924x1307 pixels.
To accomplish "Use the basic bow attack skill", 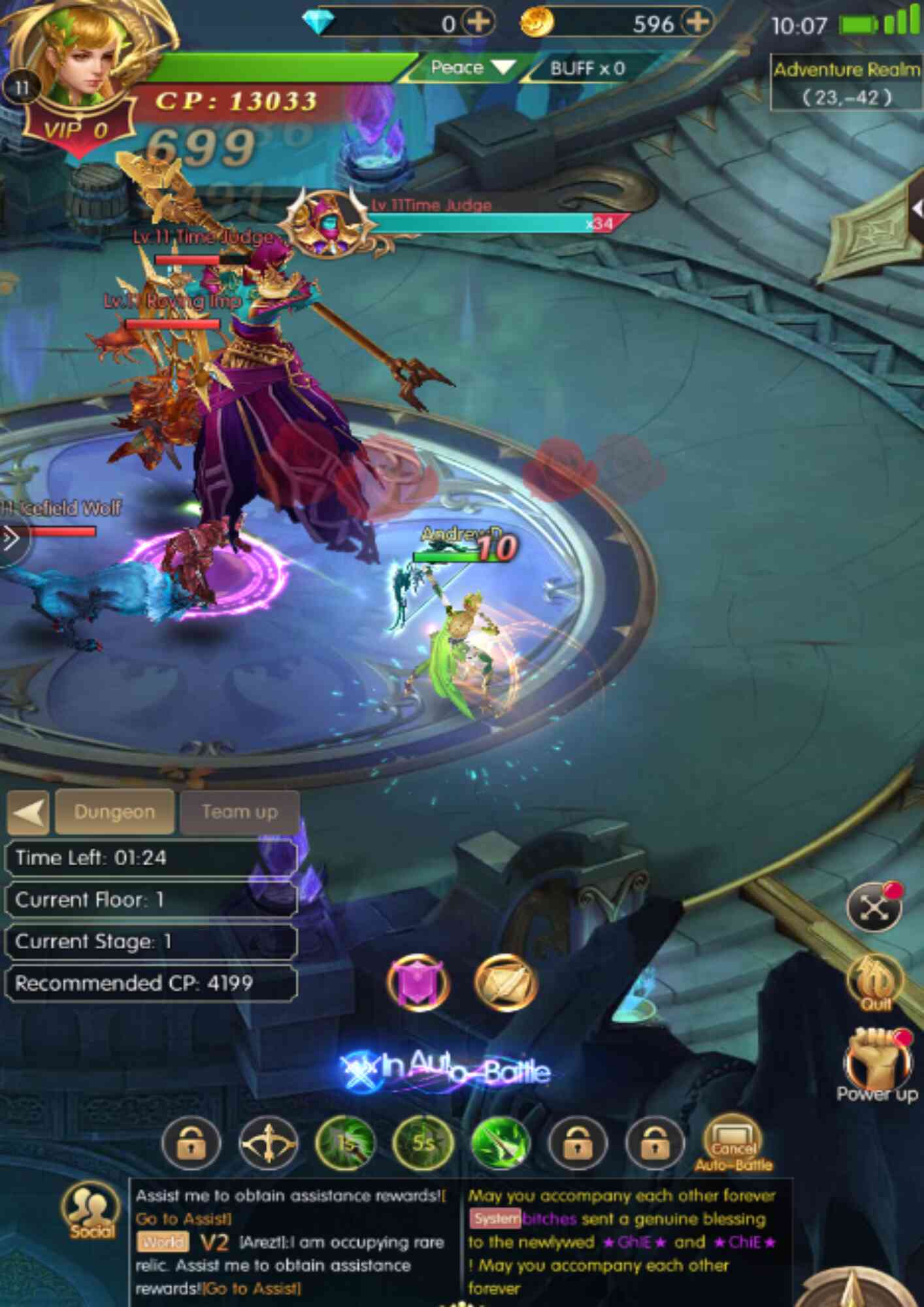I will (x=268, y=1144).
